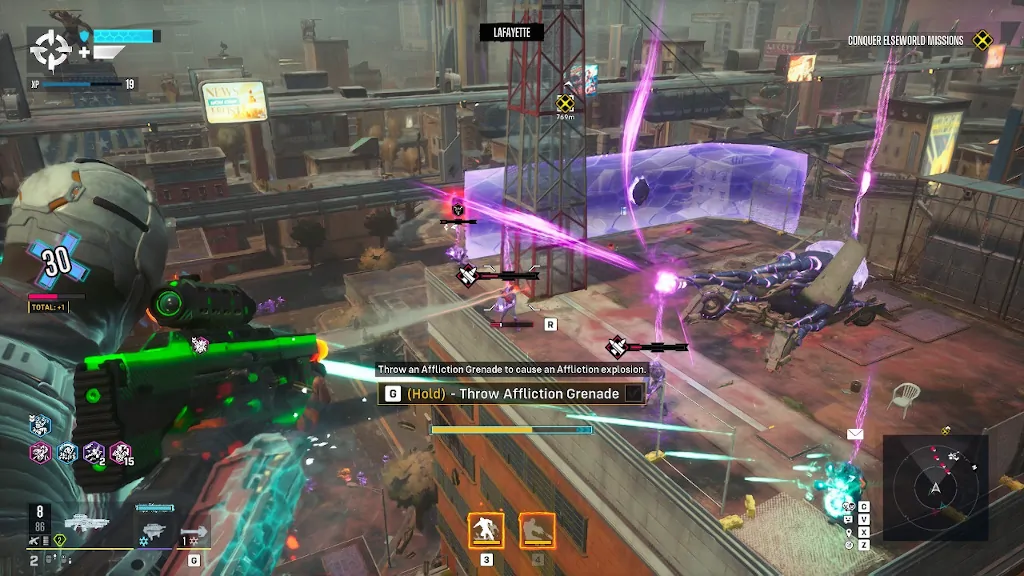Select the yellow mission waypoint marker

pyautogui.click(x=565, y=102)
